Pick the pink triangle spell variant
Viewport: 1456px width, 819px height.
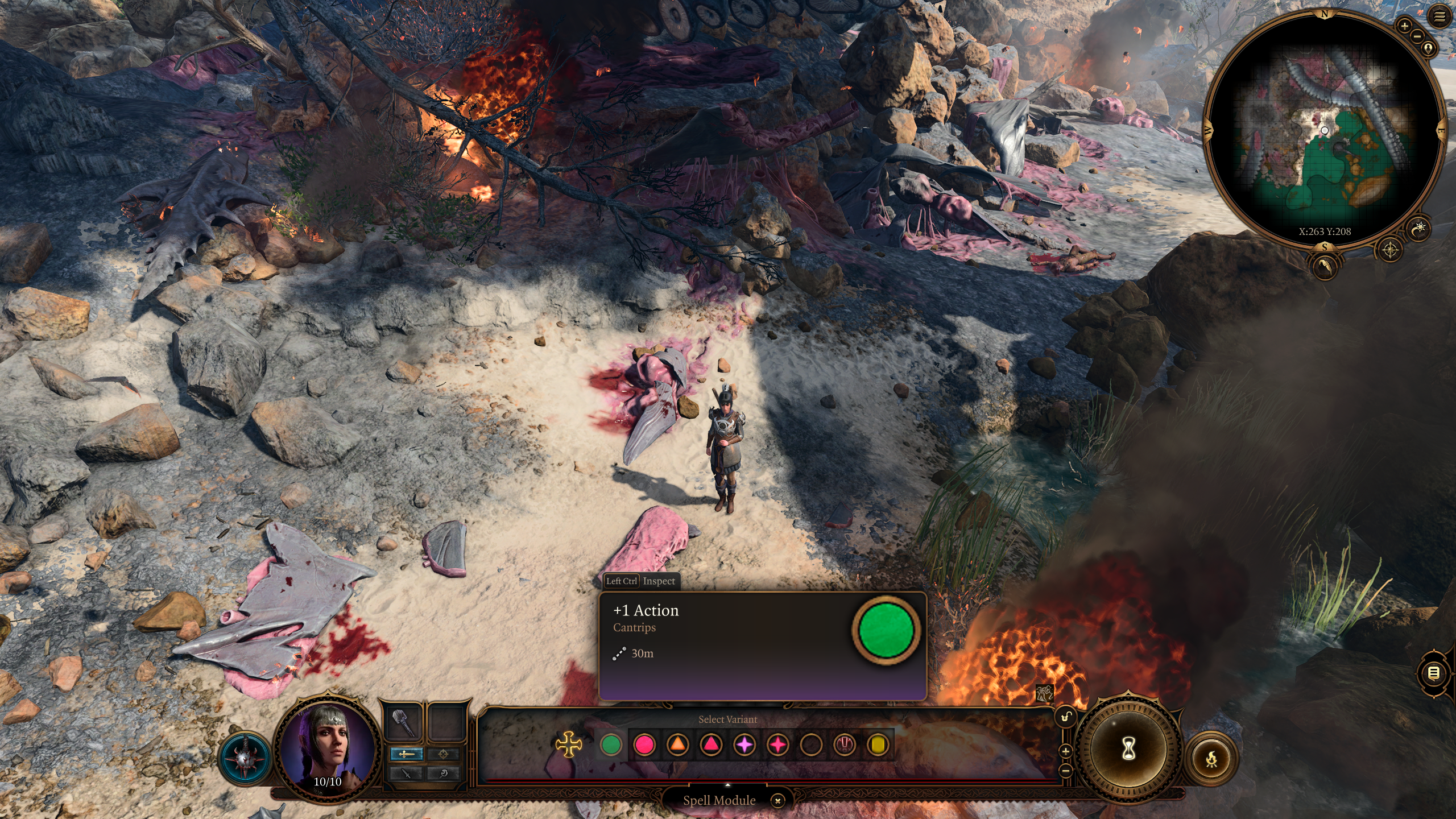tap(711, 745)
